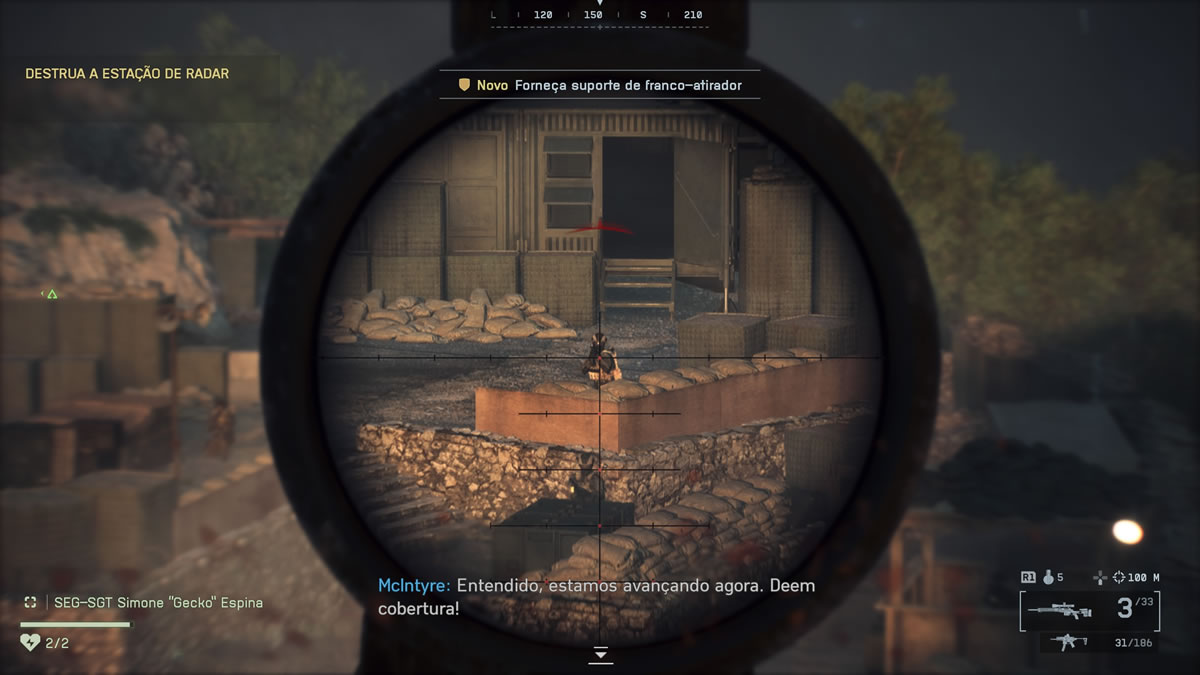The width and height of the screenshot is (1200, 675).
Task: Open the 'Destrua a estação de radar' objective
Action: click(x=127, y=74)
